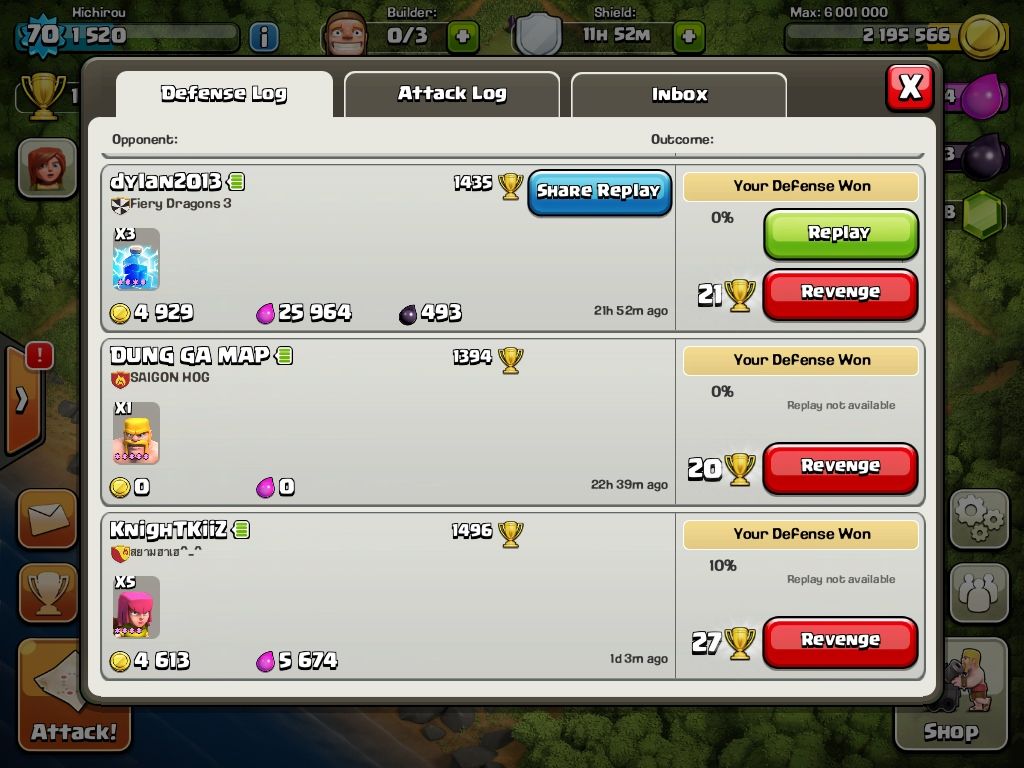The width and height of the screenshot is (1024, 768).
Task: View dylan2013's opponent row name
Action: click(x=166, y=182)
